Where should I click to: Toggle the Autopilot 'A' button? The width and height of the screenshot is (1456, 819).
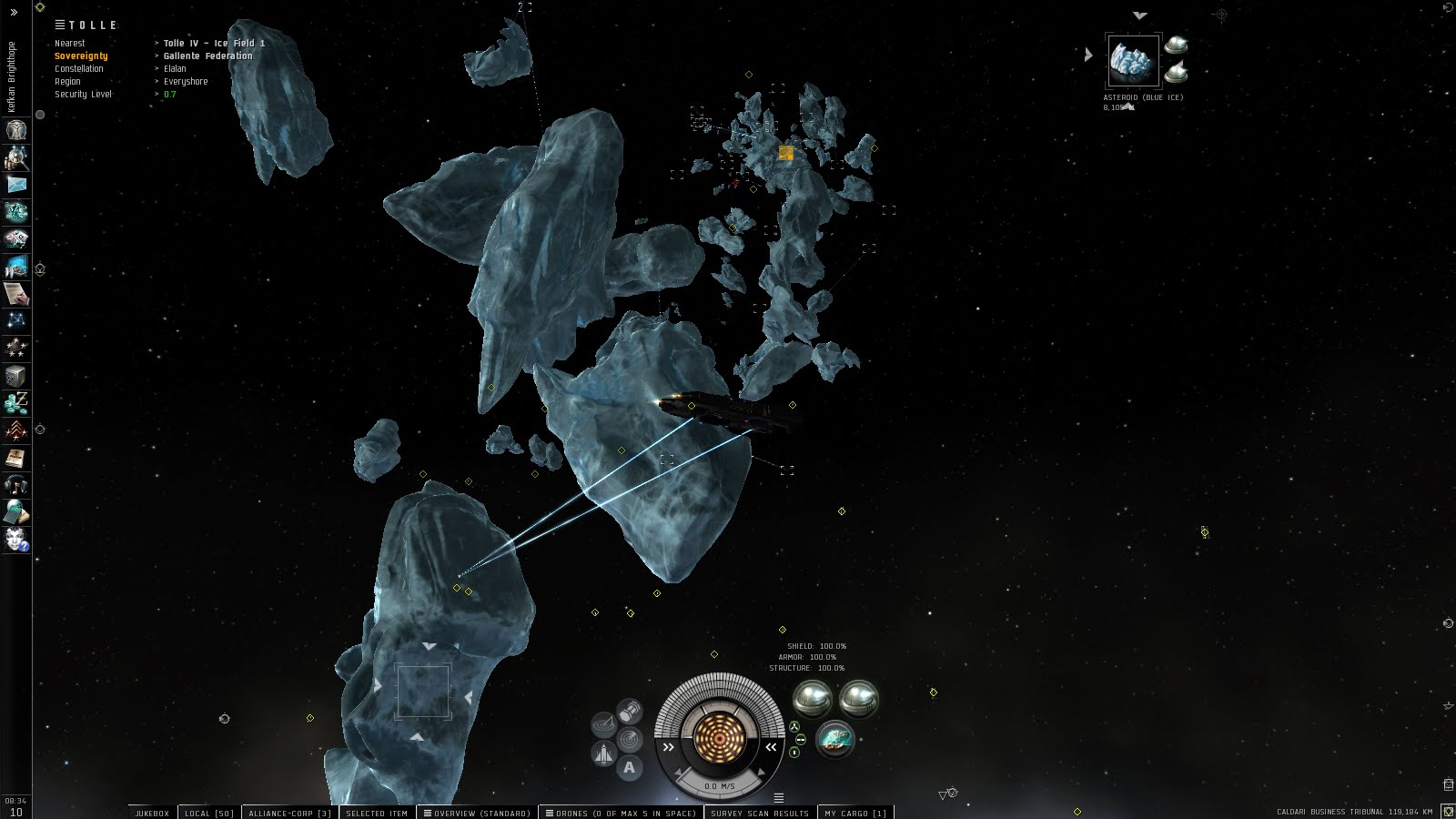pos(629,768)
